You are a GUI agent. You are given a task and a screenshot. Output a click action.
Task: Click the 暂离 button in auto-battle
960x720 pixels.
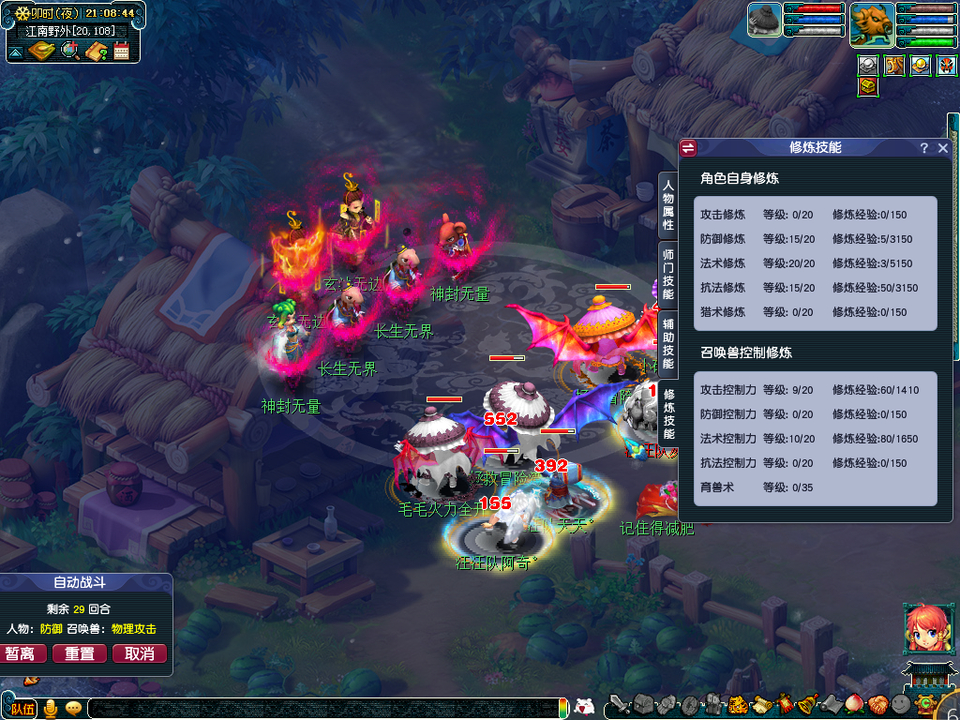(x=27, y=653)
